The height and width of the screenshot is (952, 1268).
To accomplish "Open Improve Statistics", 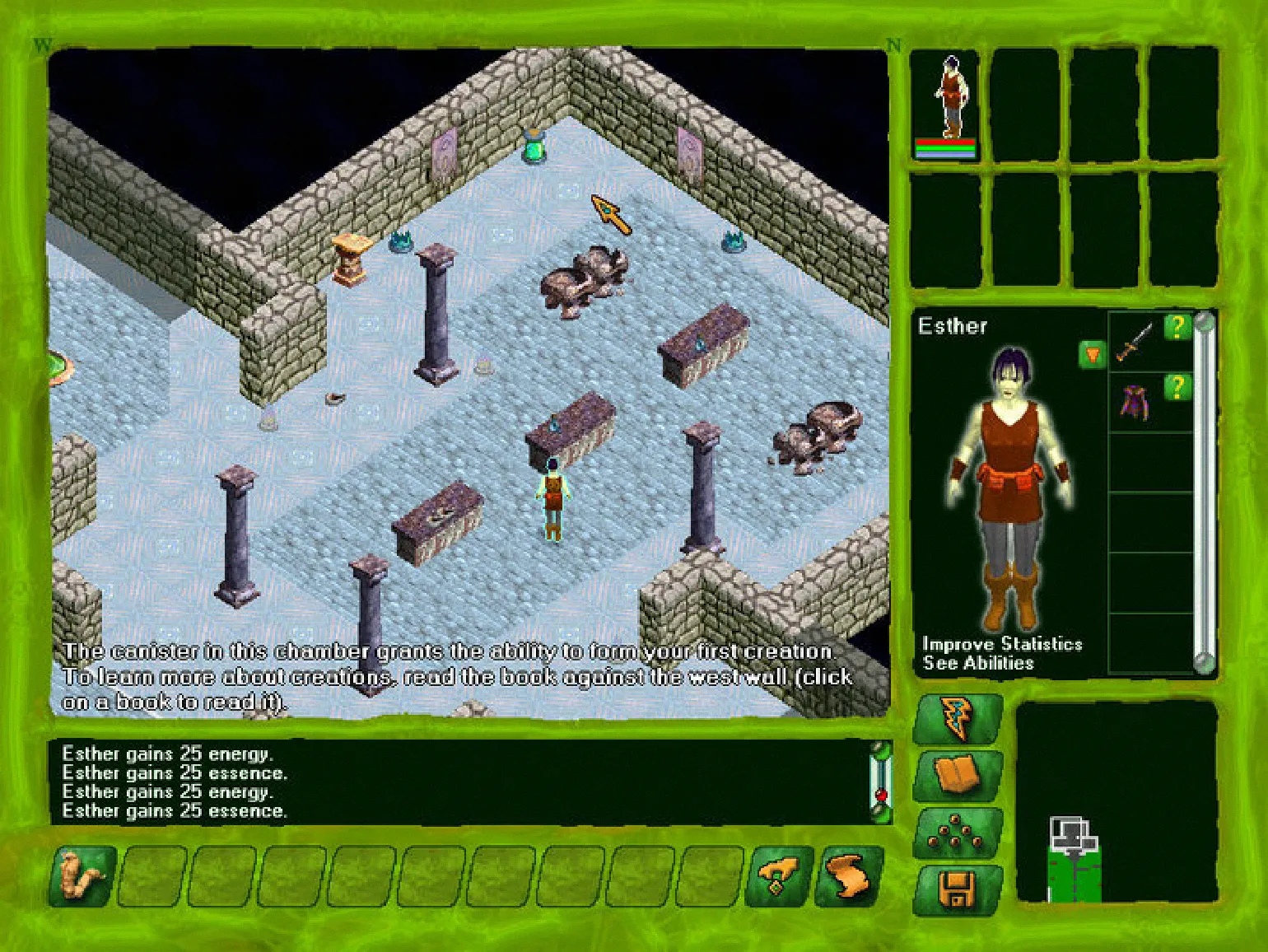I will 1002,644.
